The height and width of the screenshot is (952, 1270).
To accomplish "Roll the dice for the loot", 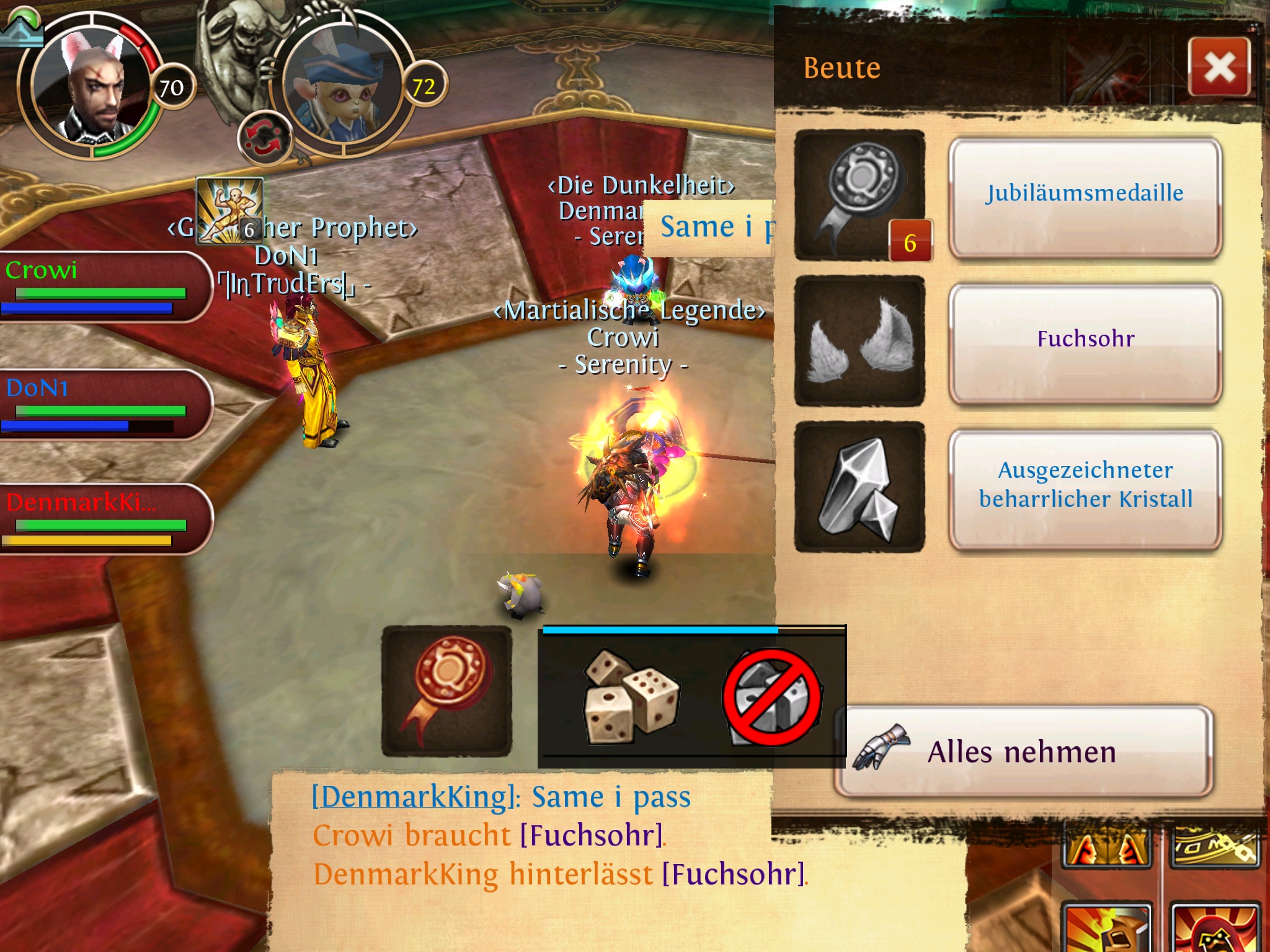I will tap(631, 696).
